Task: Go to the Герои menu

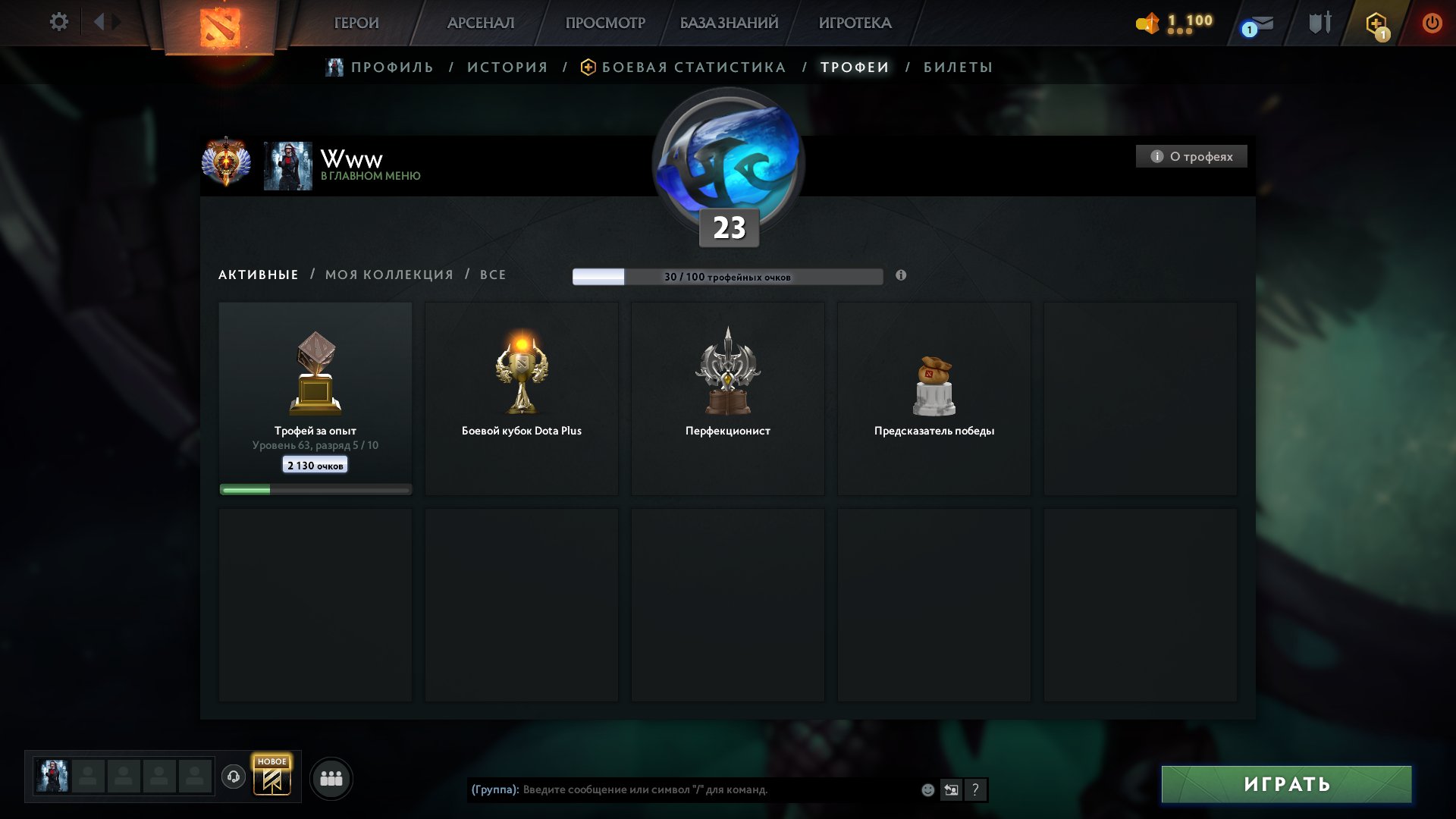Action: pos(356,23)
